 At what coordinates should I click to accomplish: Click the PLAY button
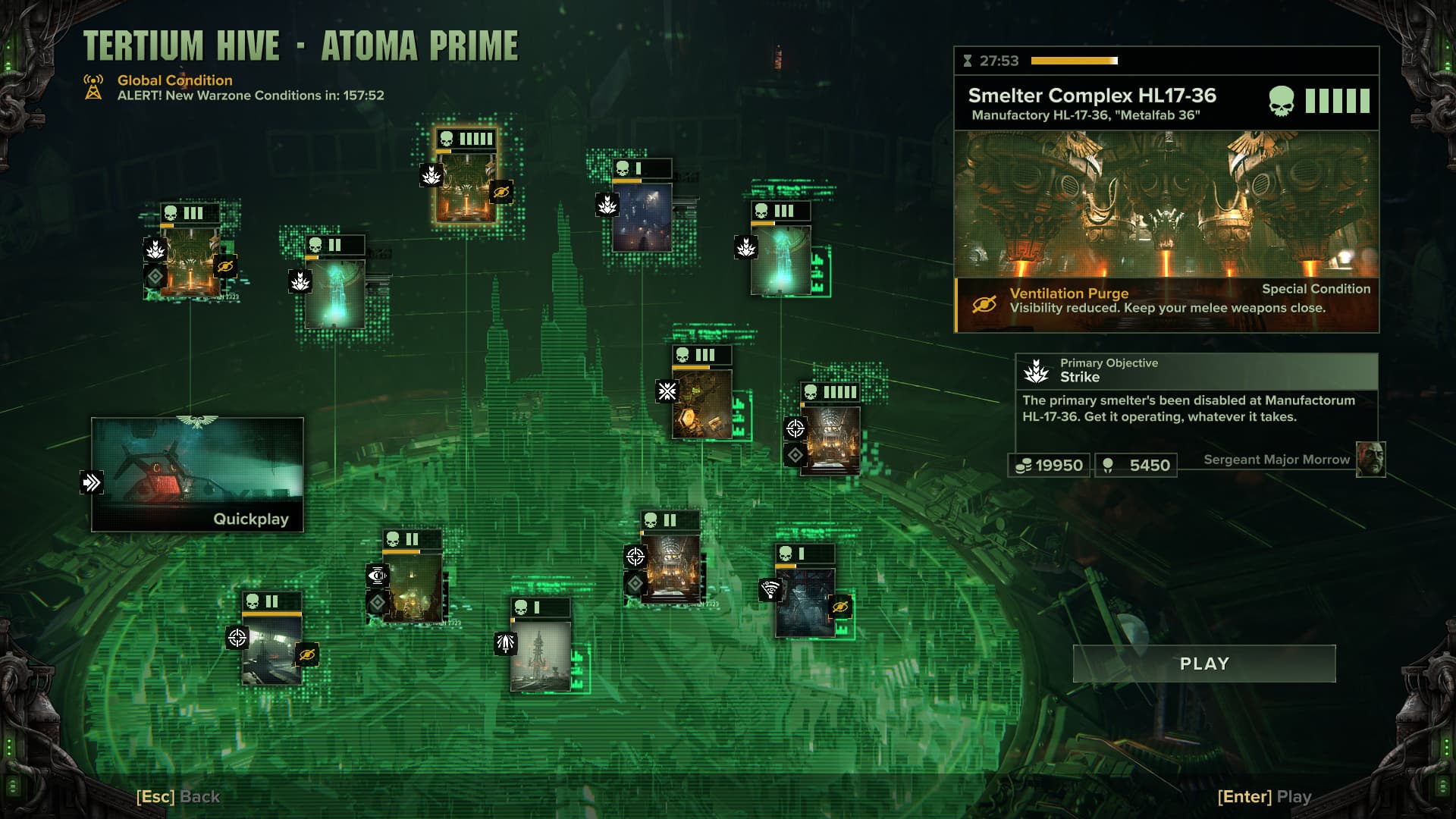pos(1203,664)
